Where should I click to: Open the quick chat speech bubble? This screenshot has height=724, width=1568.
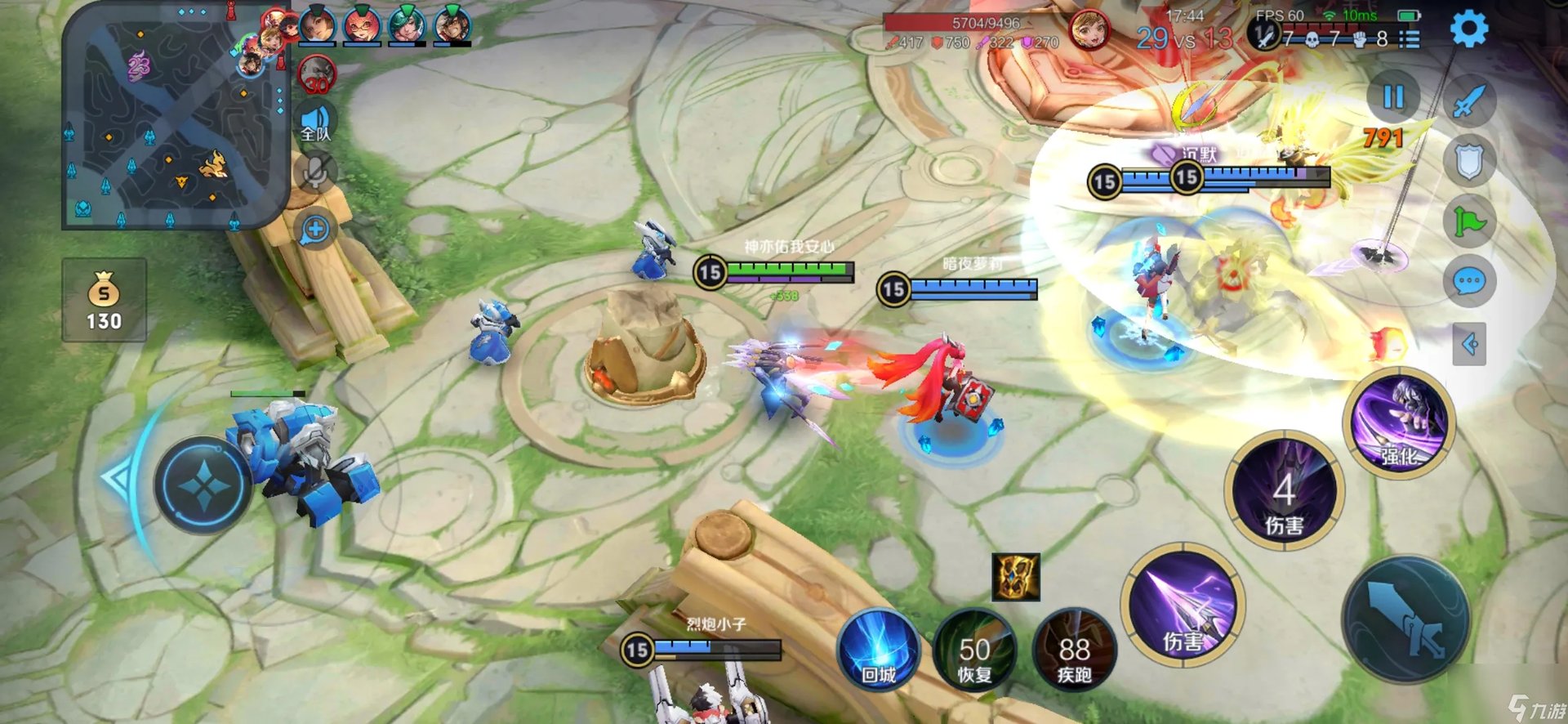pyautogui.click(x=1468, y=283)
